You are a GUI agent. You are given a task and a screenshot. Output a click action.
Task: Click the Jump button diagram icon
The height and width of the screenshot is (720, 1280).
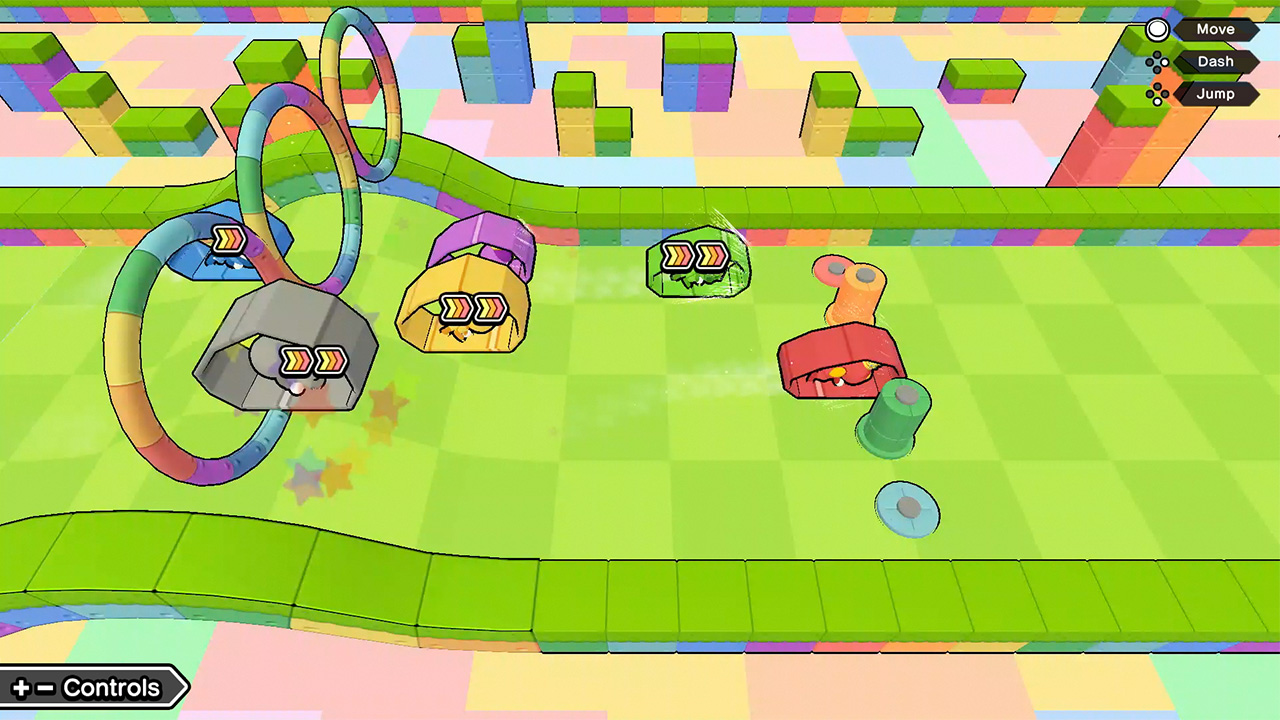(x=1157, y=93)
